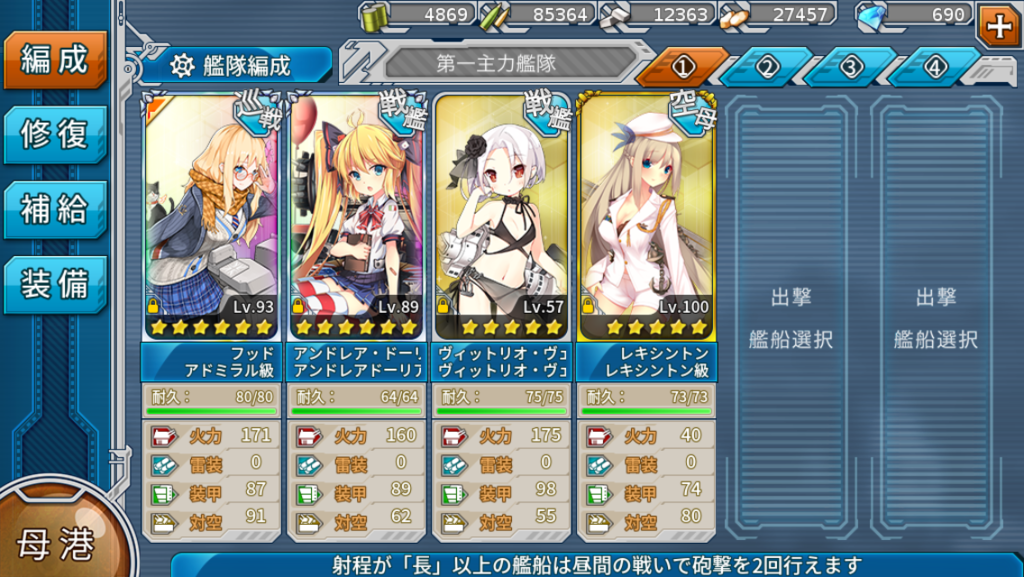Viewport: 1024px width, 577px height.
Task: Switch to fleet tab ①
Action: 683,67
